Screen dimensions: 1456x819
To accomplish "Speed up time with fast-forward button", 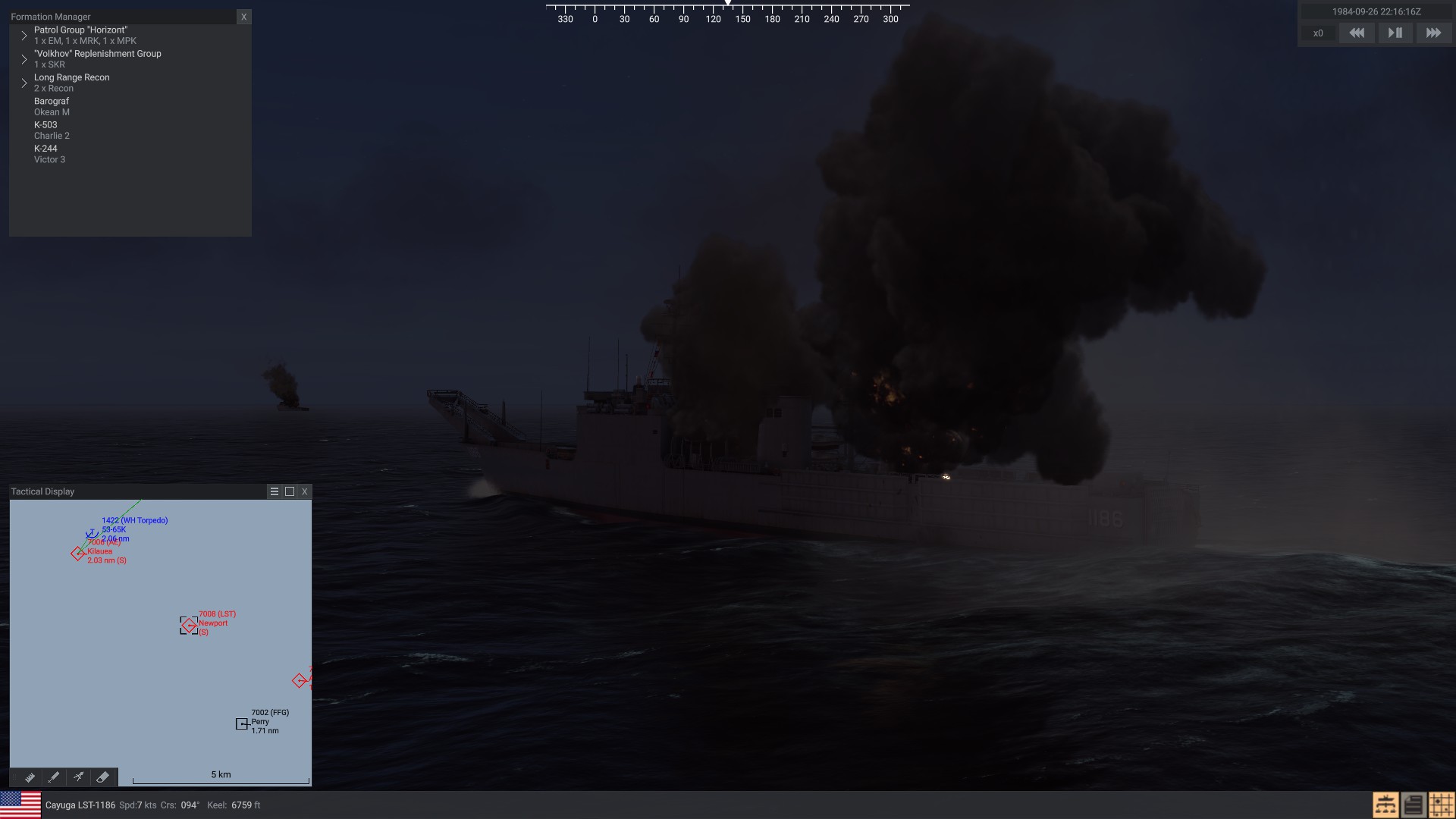I will (x=1433, y=33).
